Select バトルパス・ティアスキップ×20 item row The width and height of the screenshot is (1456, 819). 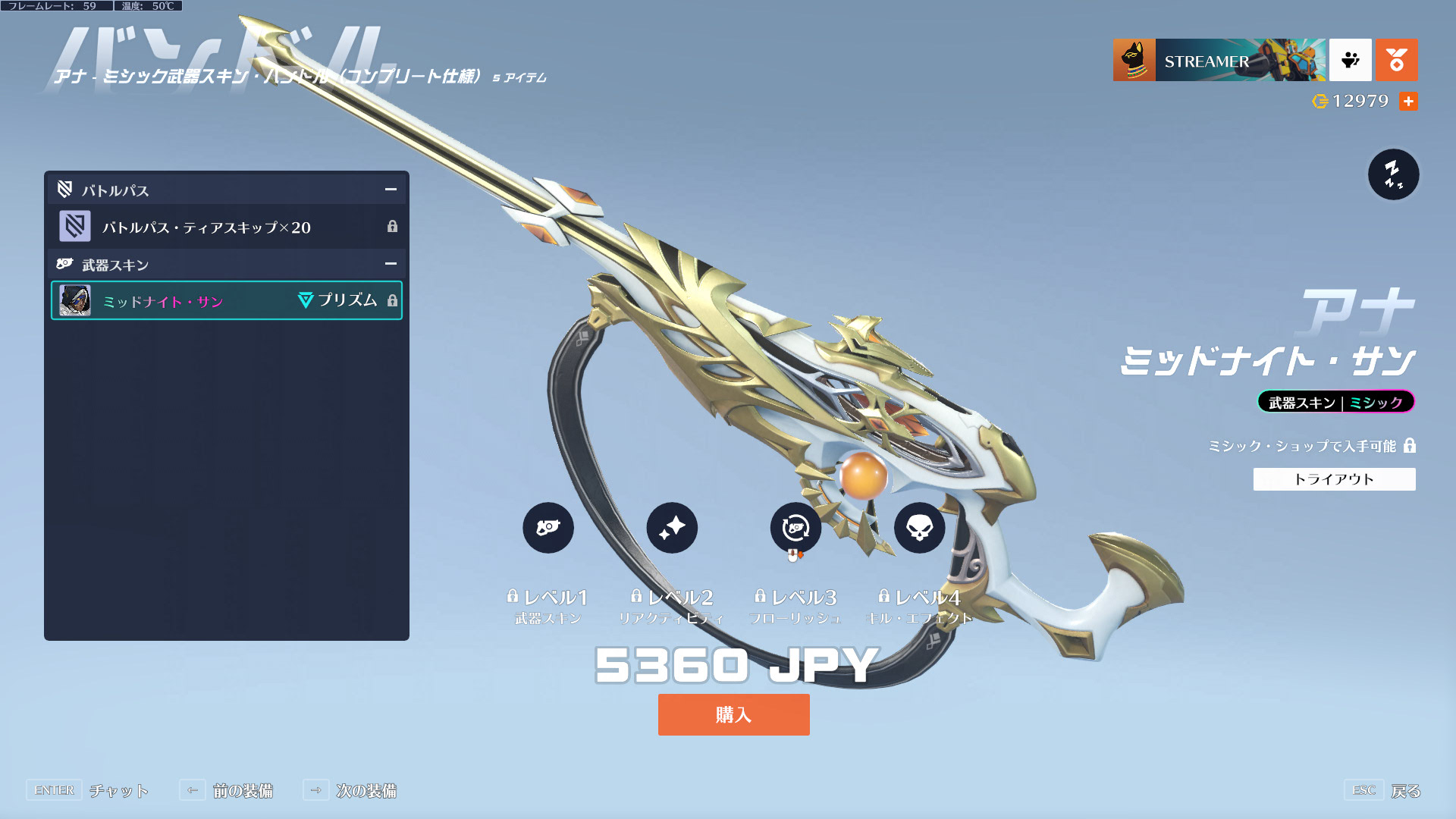226,227
